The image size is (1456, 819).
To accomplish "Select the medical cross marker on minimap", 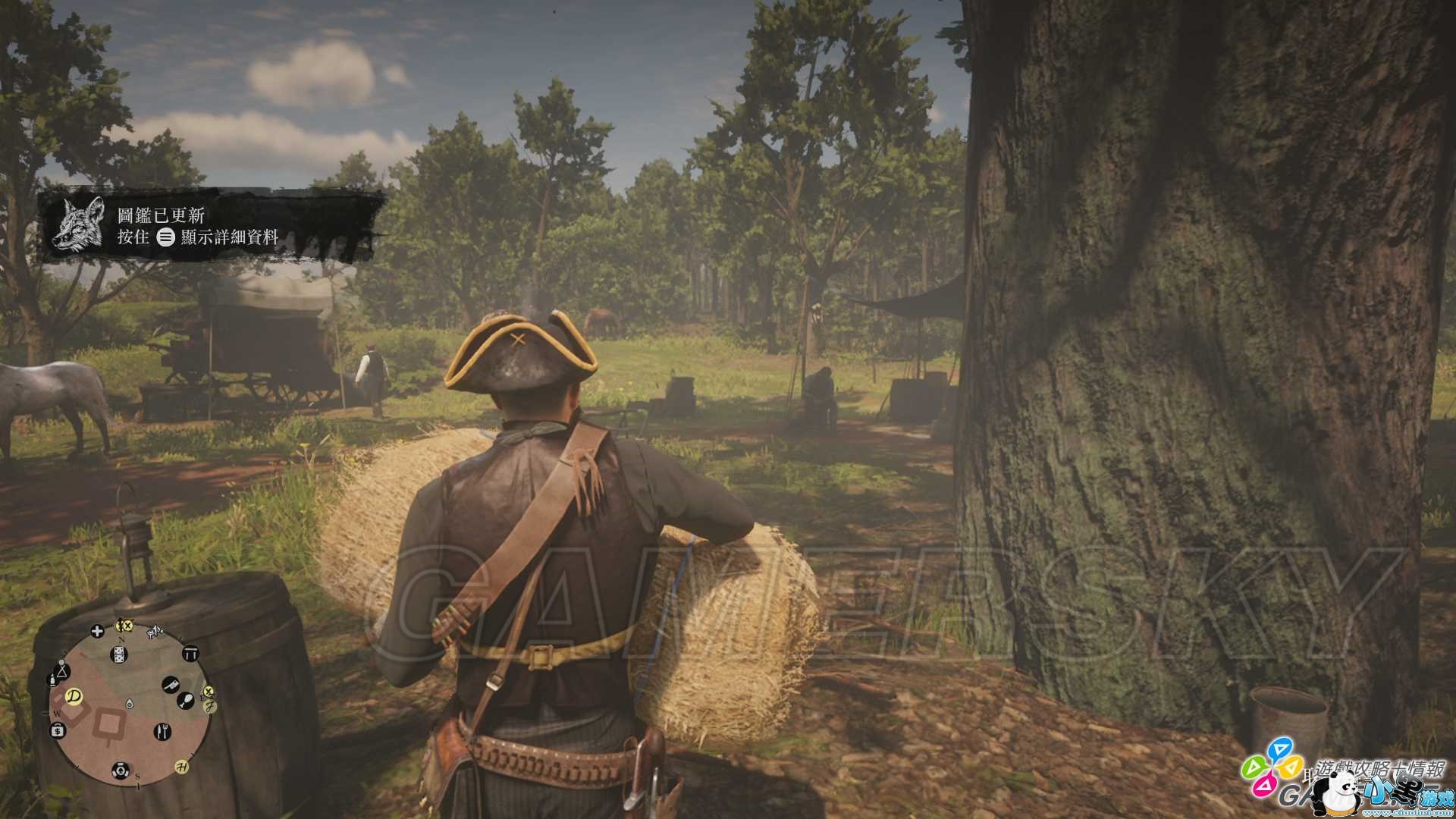I will point(97,631).
